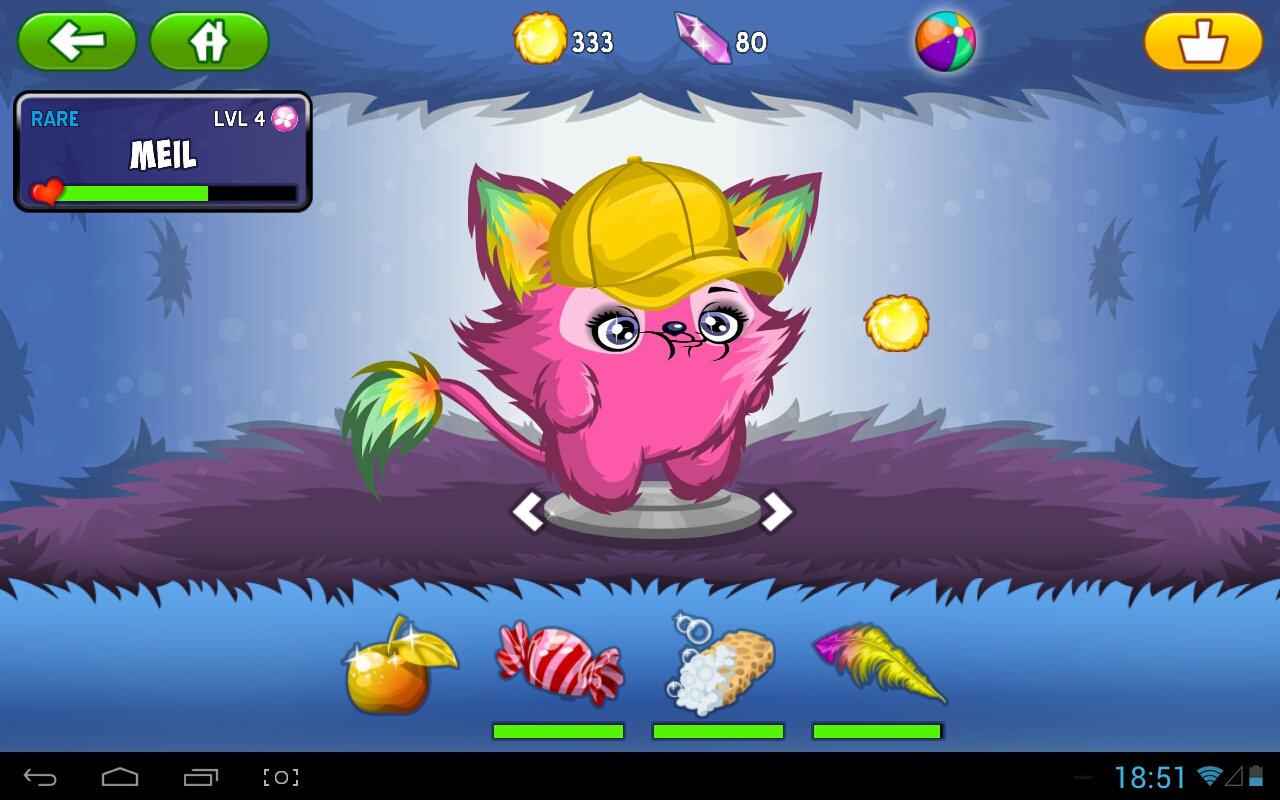Click the candy's green durability bar
The image size is (1280, 800).
click(557, 732)
